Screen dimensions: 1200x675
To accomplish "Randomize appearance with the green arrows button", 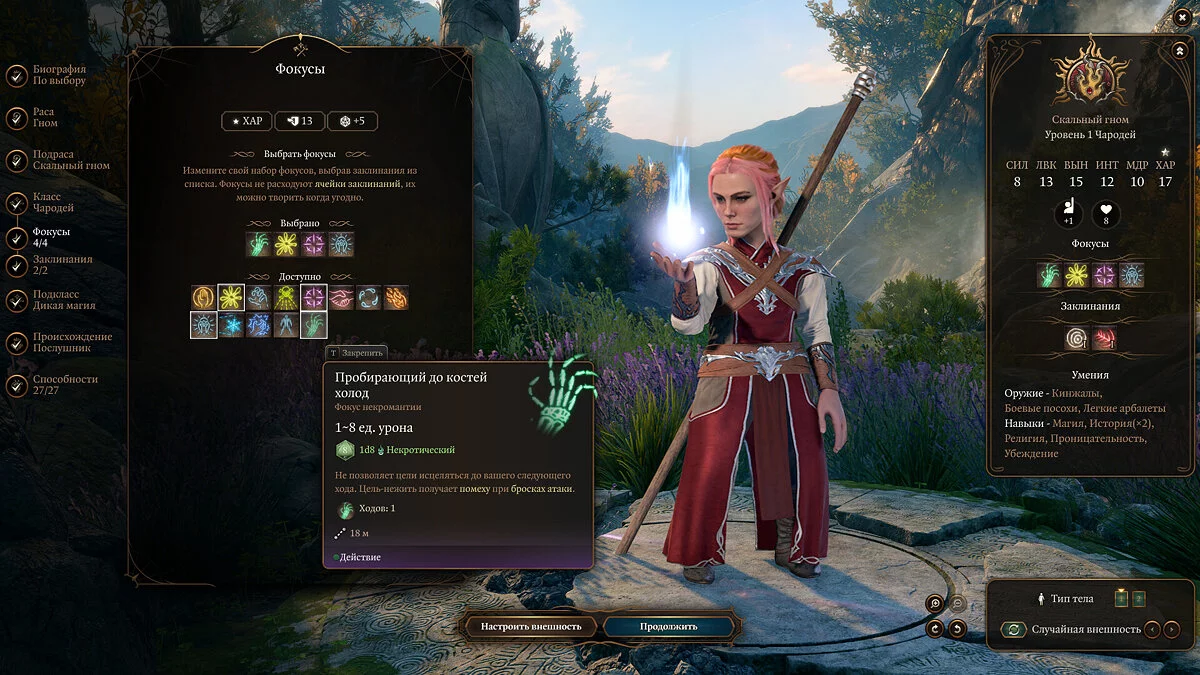I will [x=1014, y=629].
